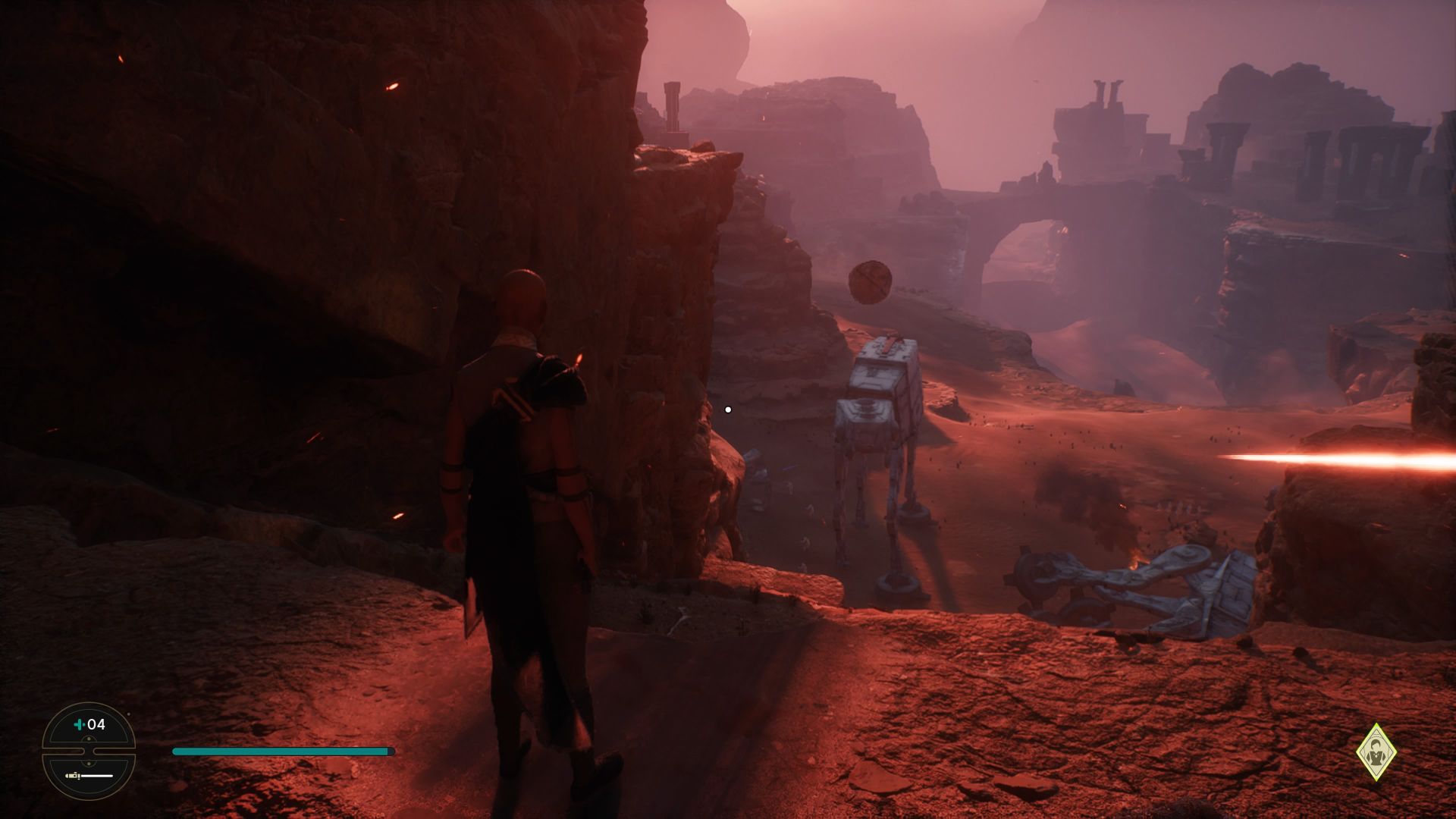Click the small dot above the stim counter

[x=128, y=714]
